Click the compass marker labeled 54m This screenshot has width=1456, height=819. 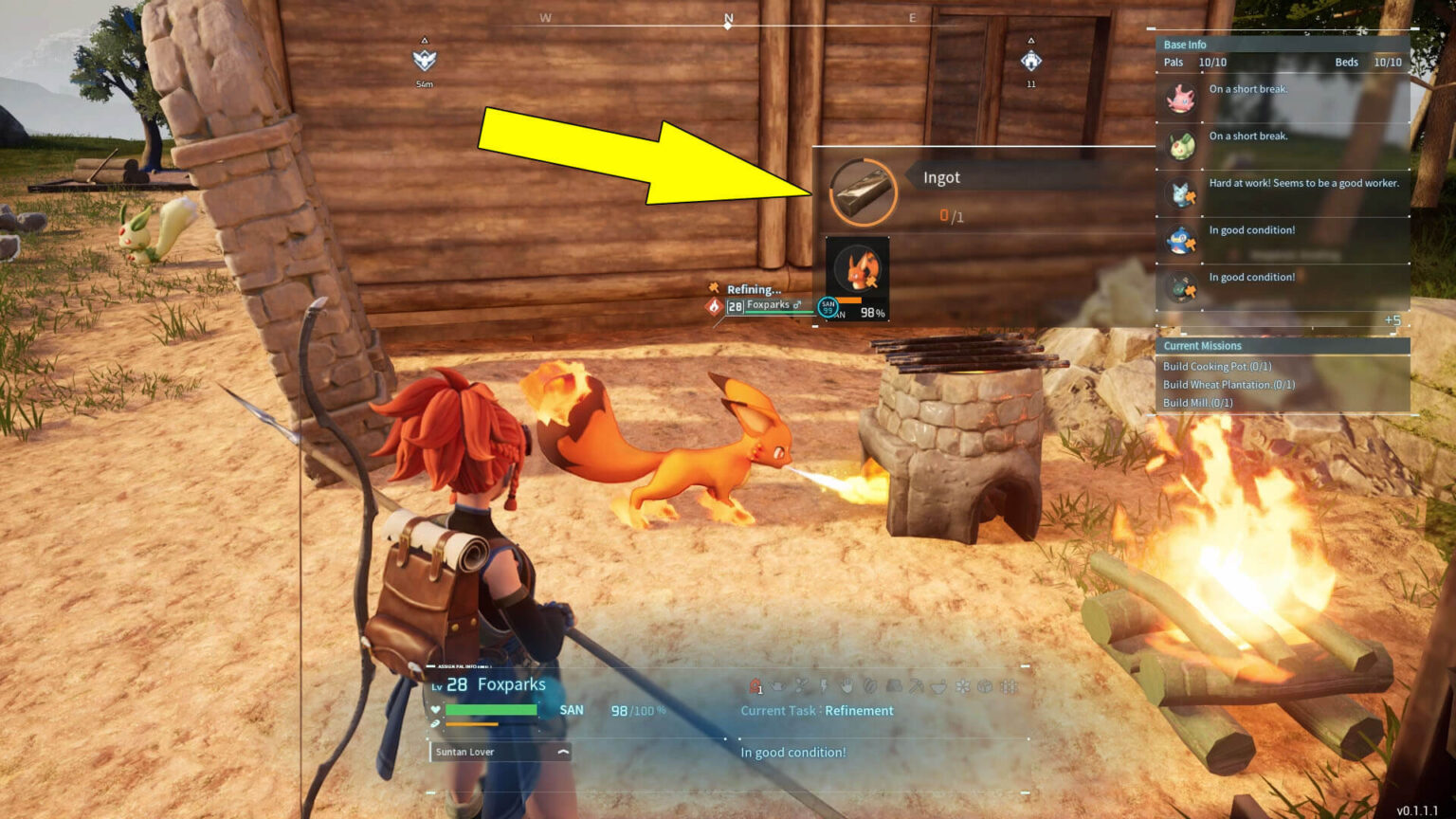click(424, 61)
